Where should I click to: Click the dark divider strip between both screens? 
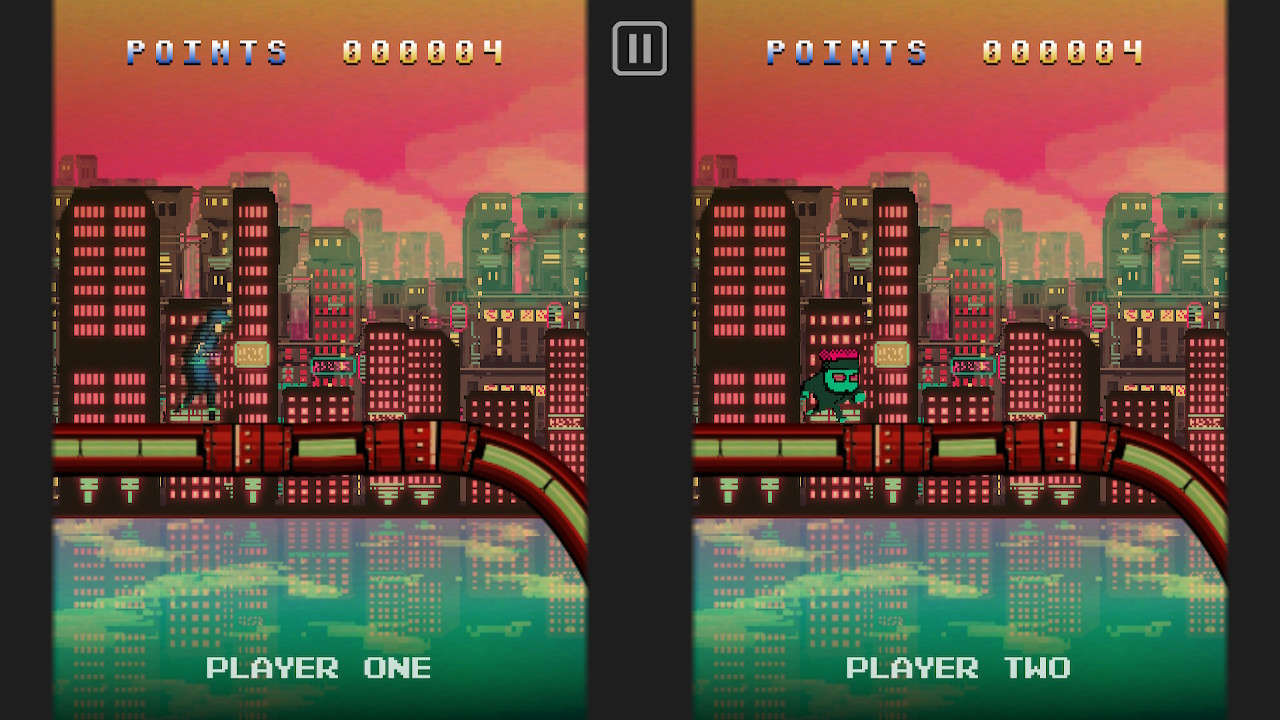coord(640,400)
